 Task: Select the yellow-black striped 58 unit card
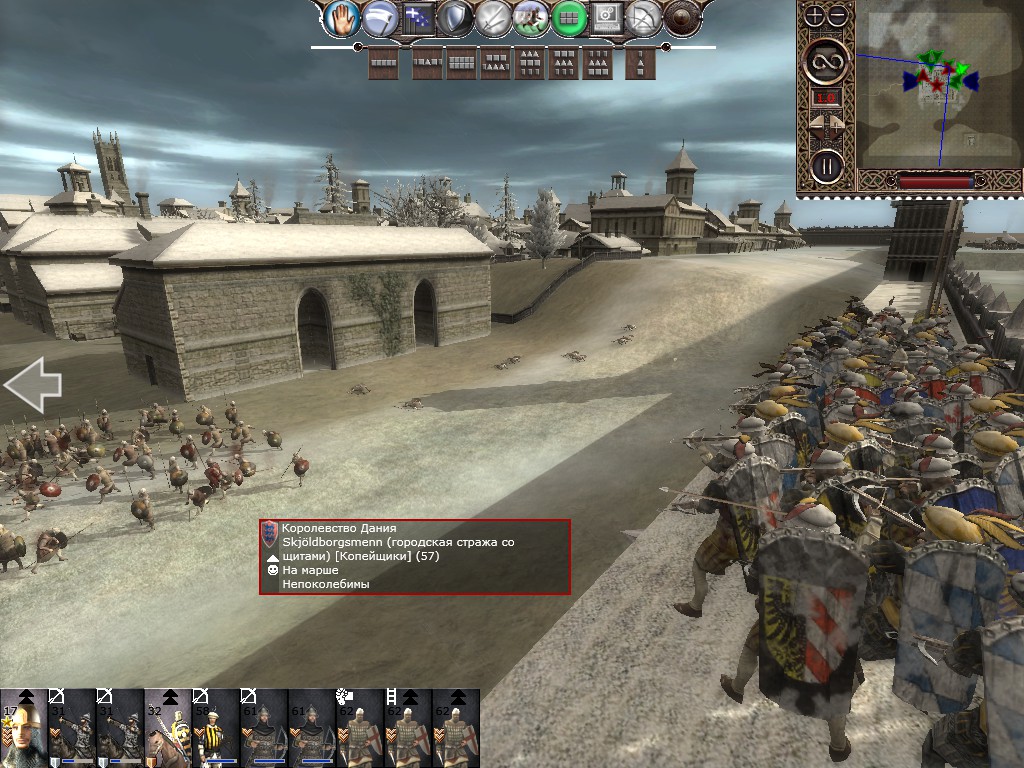pyautogui.click(x=216, y=728)
